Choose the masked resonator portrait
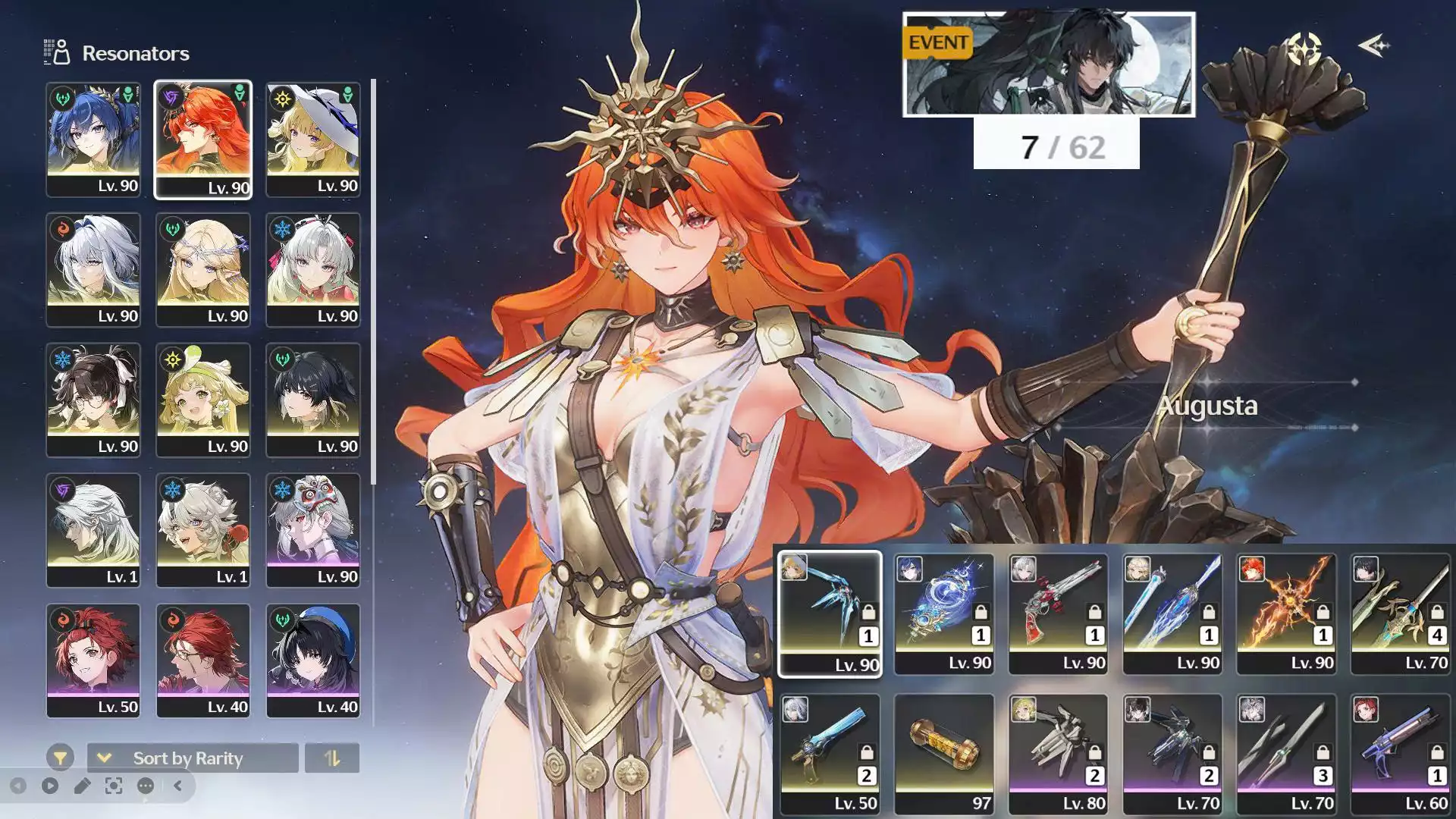 (313, 530)
